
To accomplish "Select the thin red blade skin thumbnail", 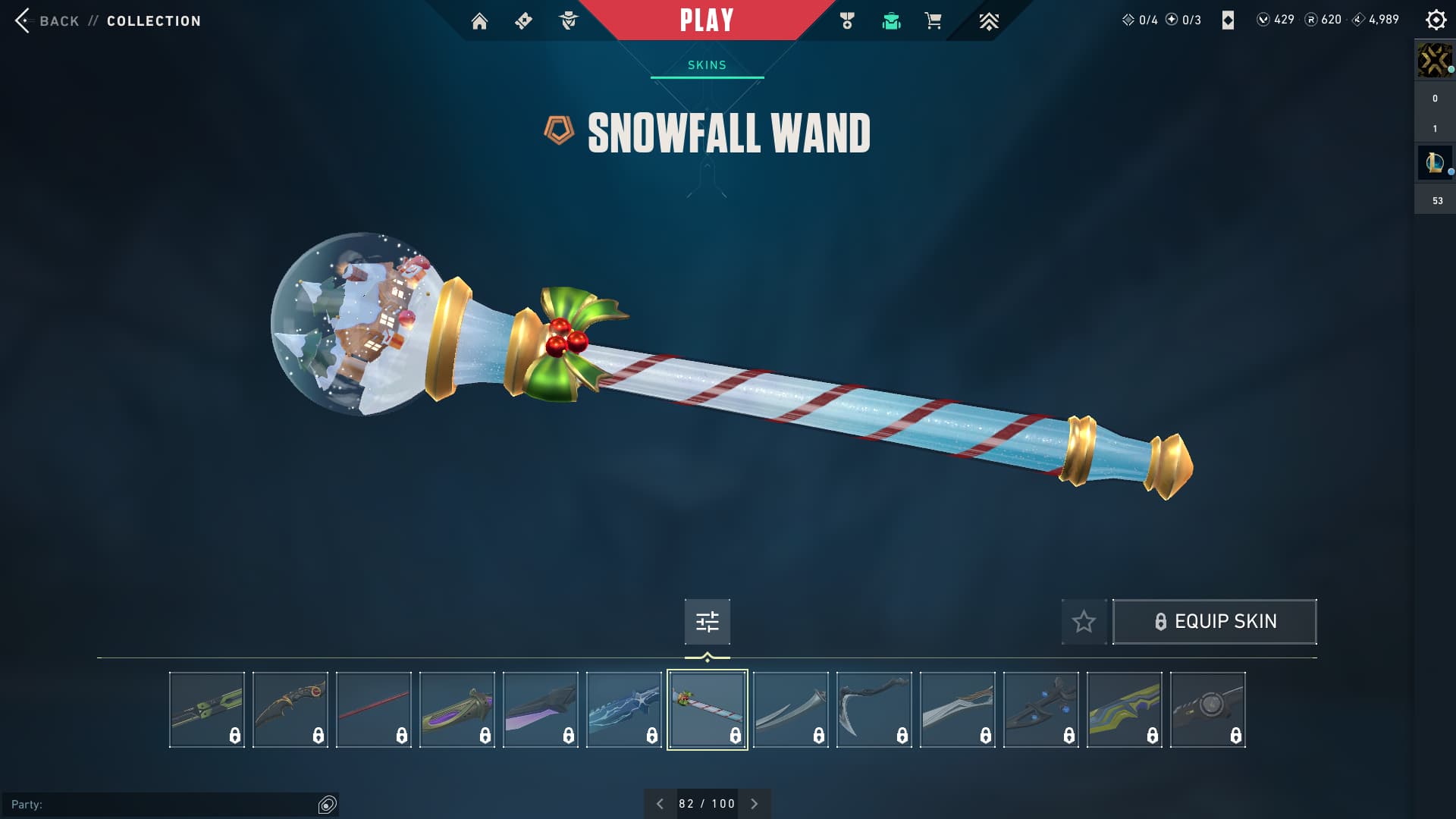I will pyautogui.click(x=374, y=710).
